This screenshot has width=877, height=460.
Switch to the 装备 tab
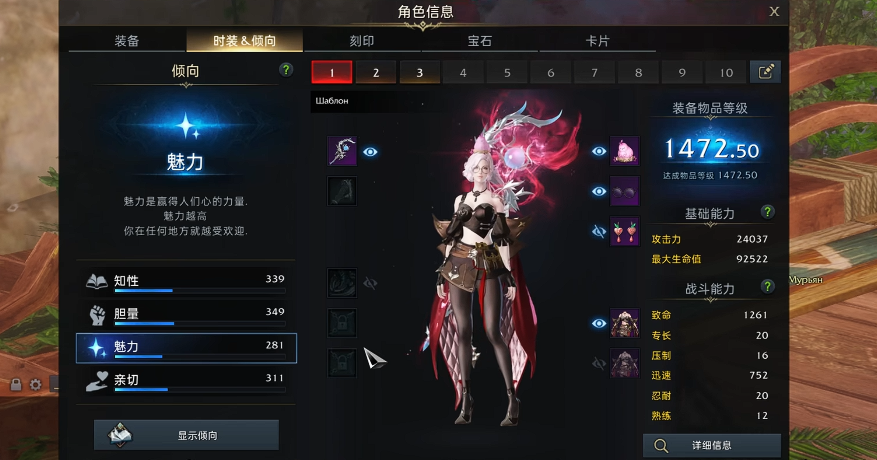pyautogui.click(x=127, y=41)
